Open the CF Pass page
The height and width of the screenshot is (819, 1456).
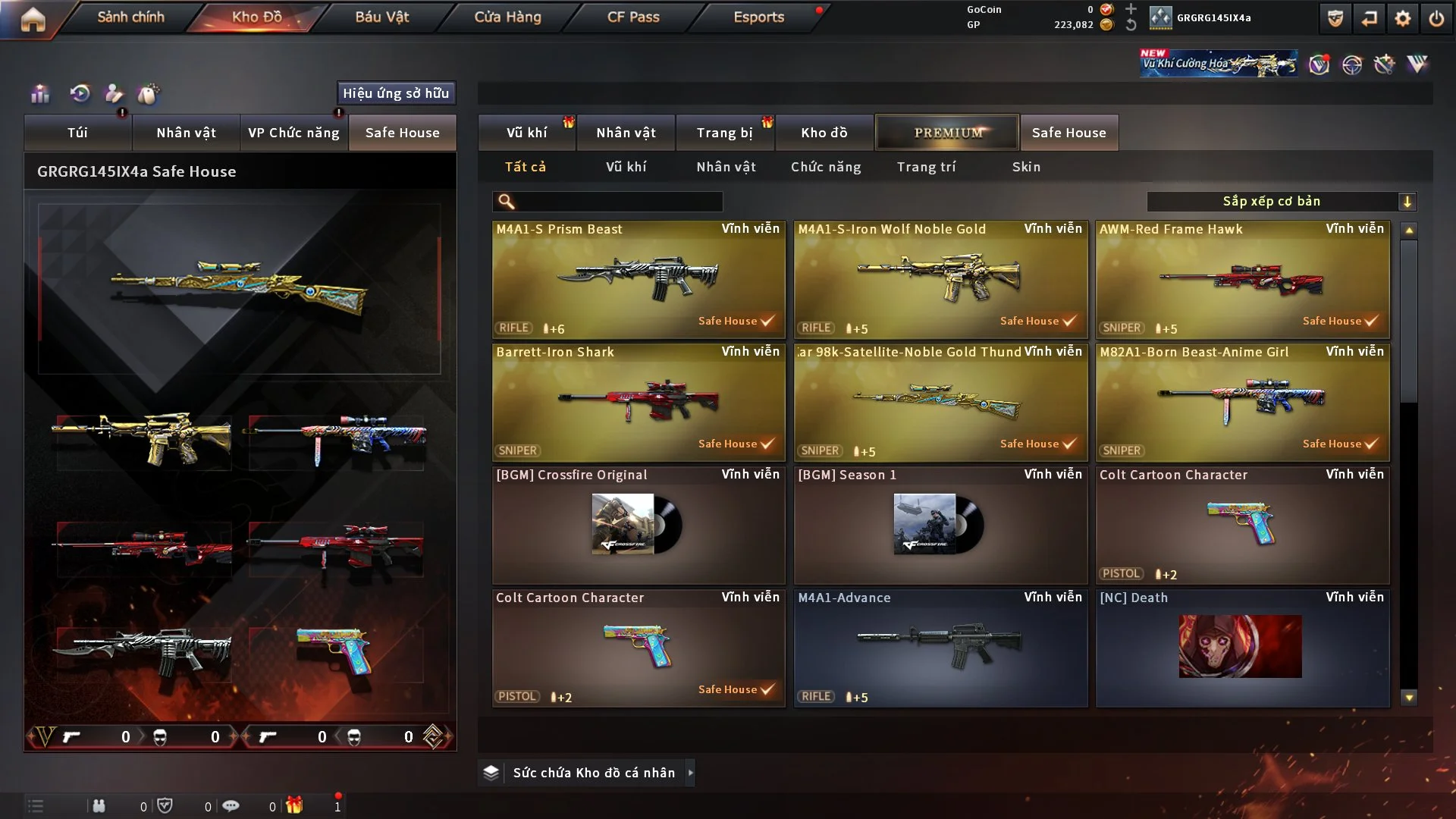click(x=633, y=17)
